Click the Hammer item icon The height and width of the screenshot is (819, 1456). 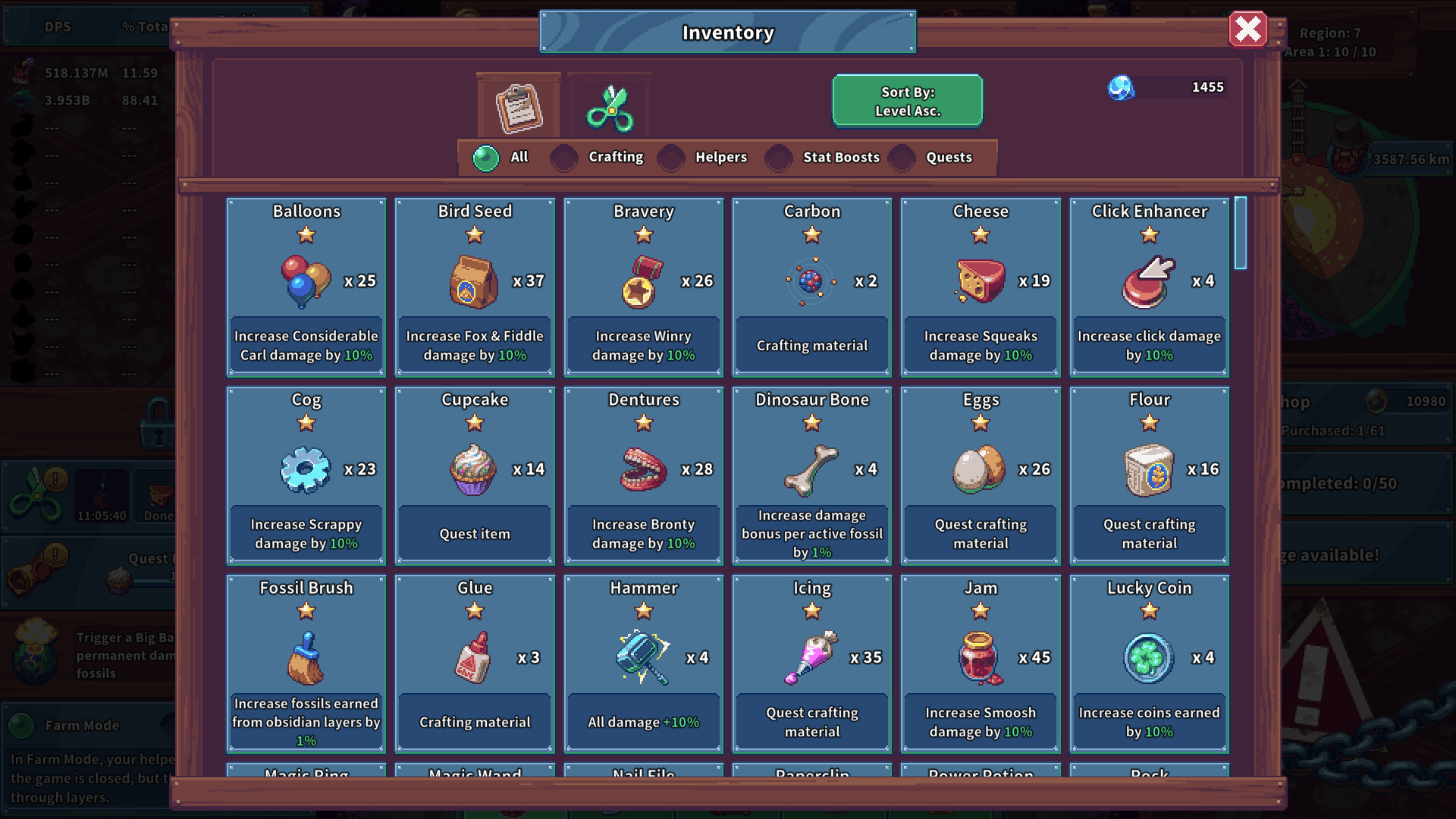pyautogui.click(x=641, y=654)
